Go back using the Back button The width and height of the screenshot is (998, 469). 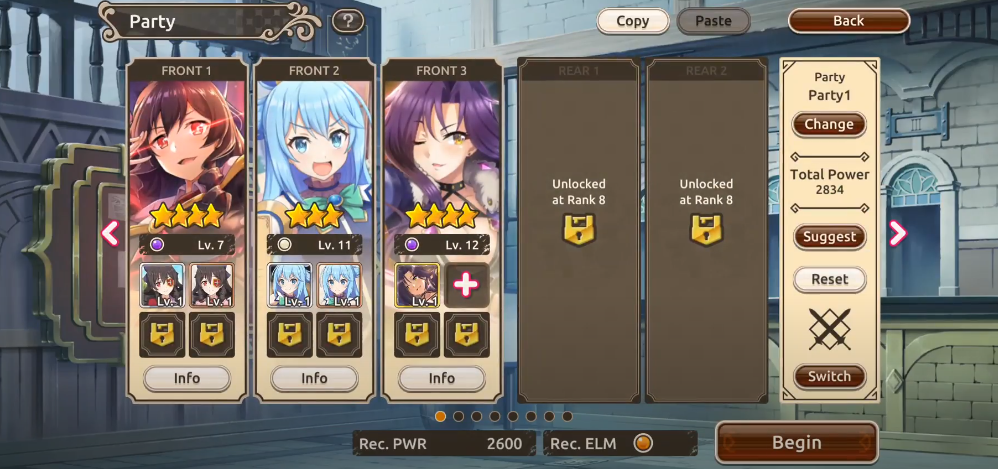(848, 21)
